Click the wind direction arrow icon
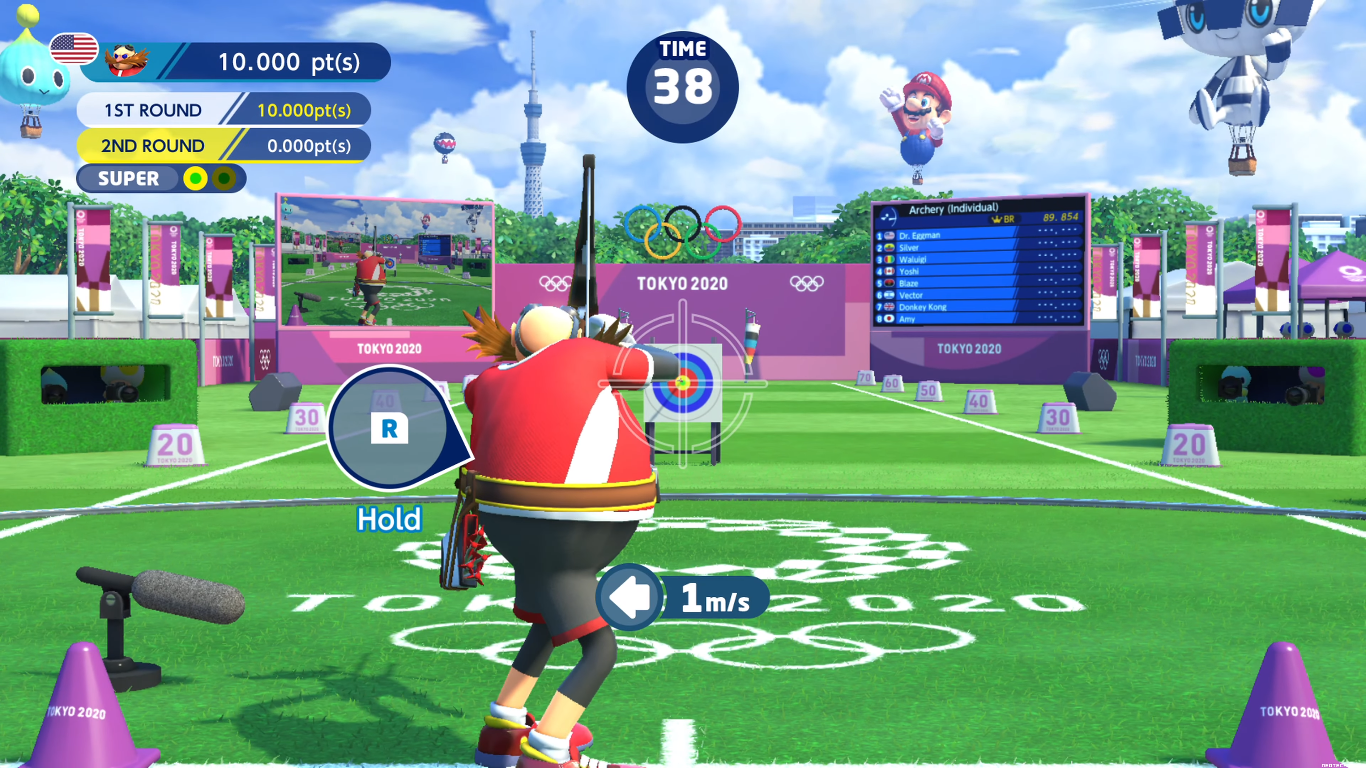The width and height of the screenshot is (1366, 768). [631, 598]
